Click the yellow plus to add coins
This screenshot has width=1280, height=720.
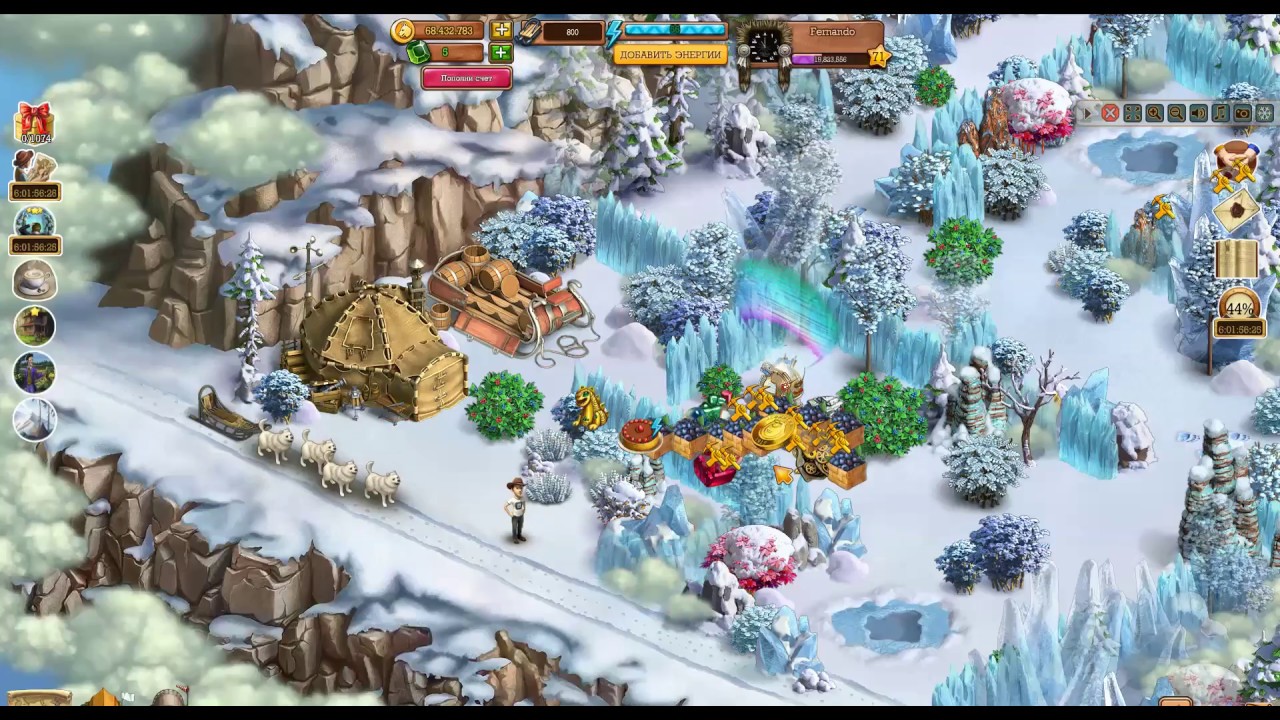pos(501,31)
